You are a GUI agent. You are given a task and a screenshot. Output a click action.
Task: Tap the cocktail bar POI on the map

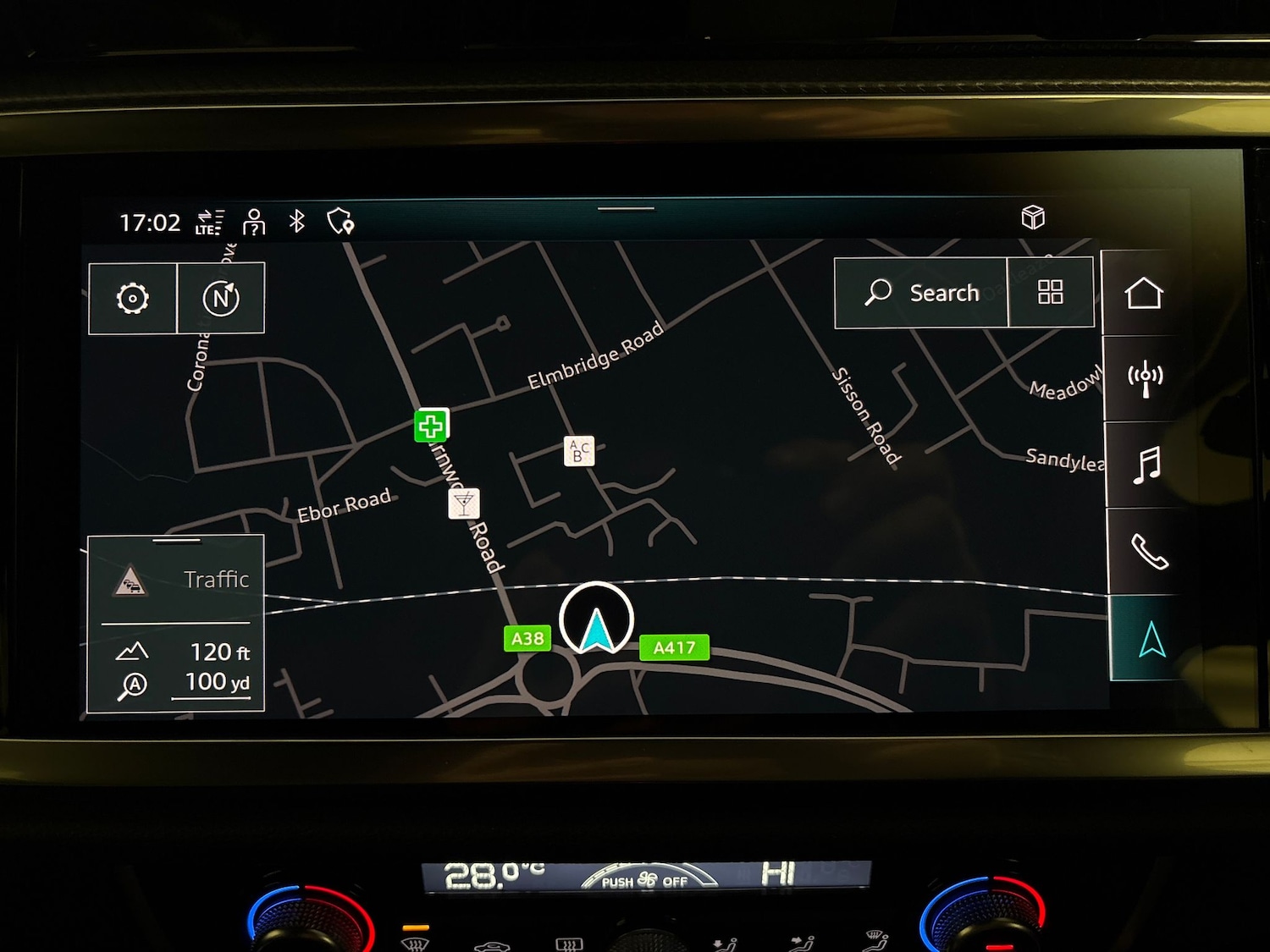point(462,504)
